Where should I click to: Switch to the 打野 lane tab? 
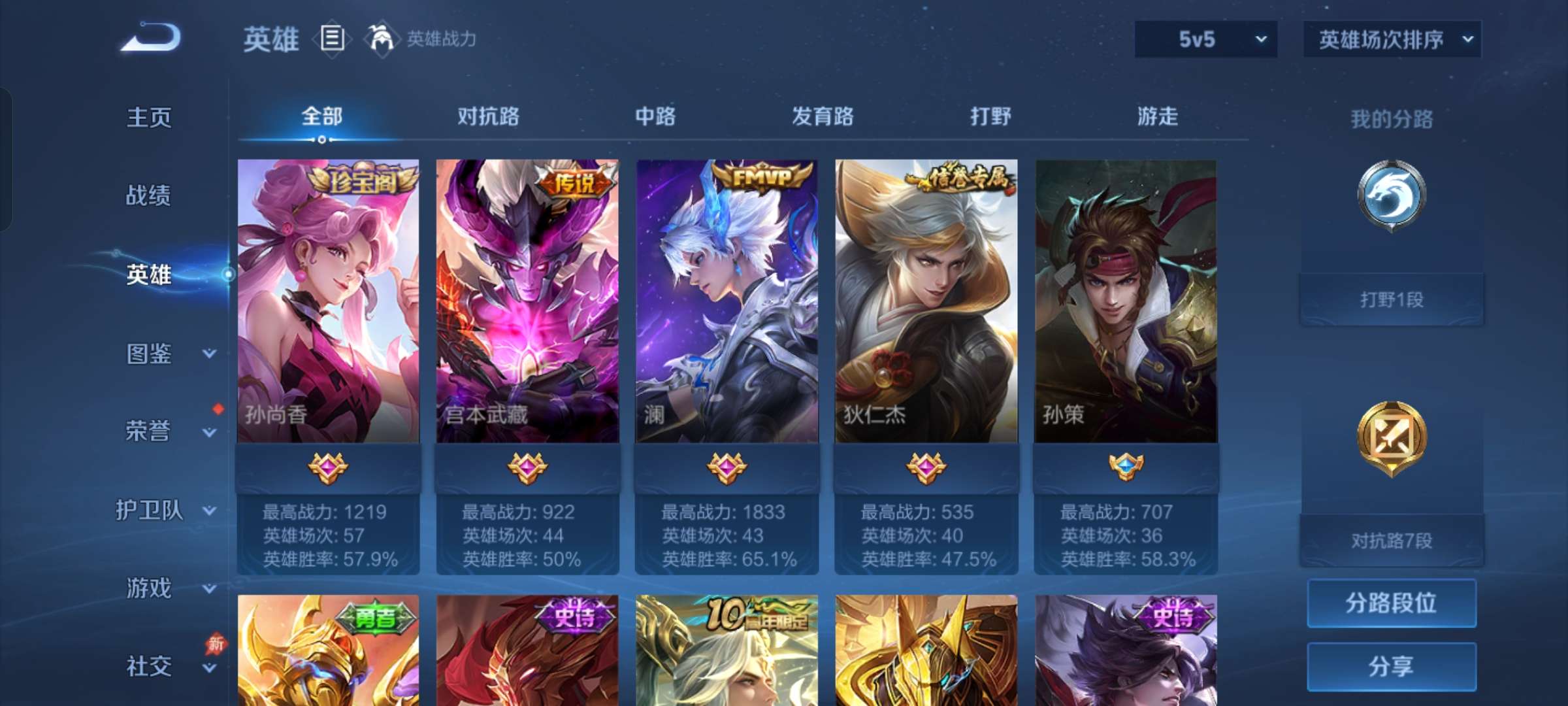990,116
